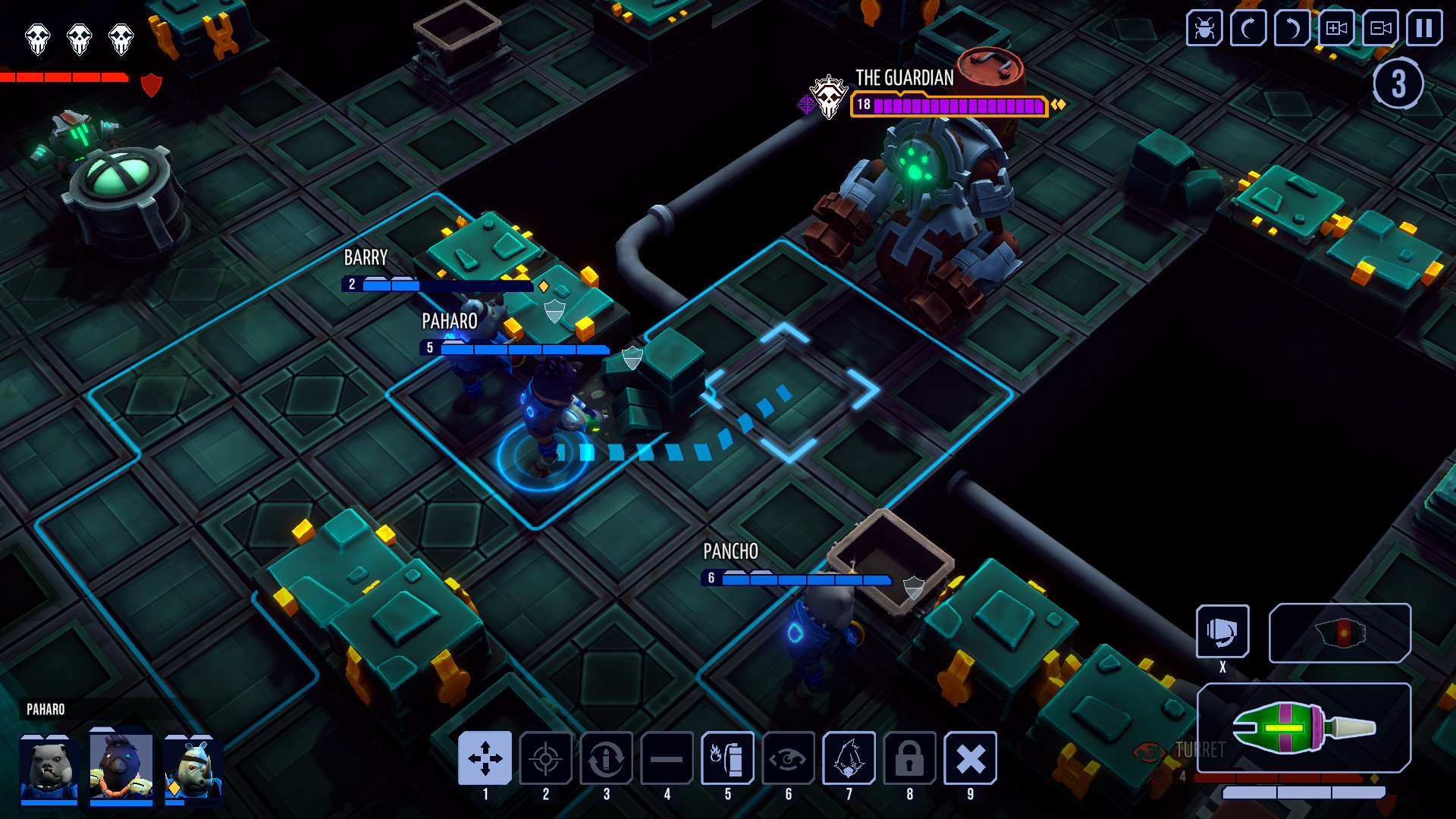Select the Move action in slot 1

[x=487, y=758]
